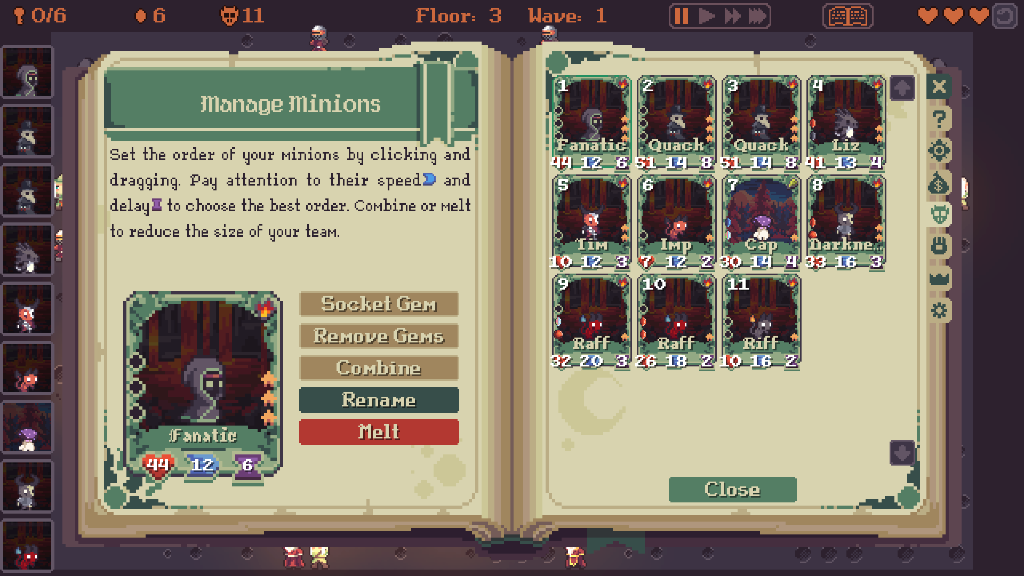Select the Tim minion card
Viewport: 1024px width, 576px height.
(x=592, y=220)
